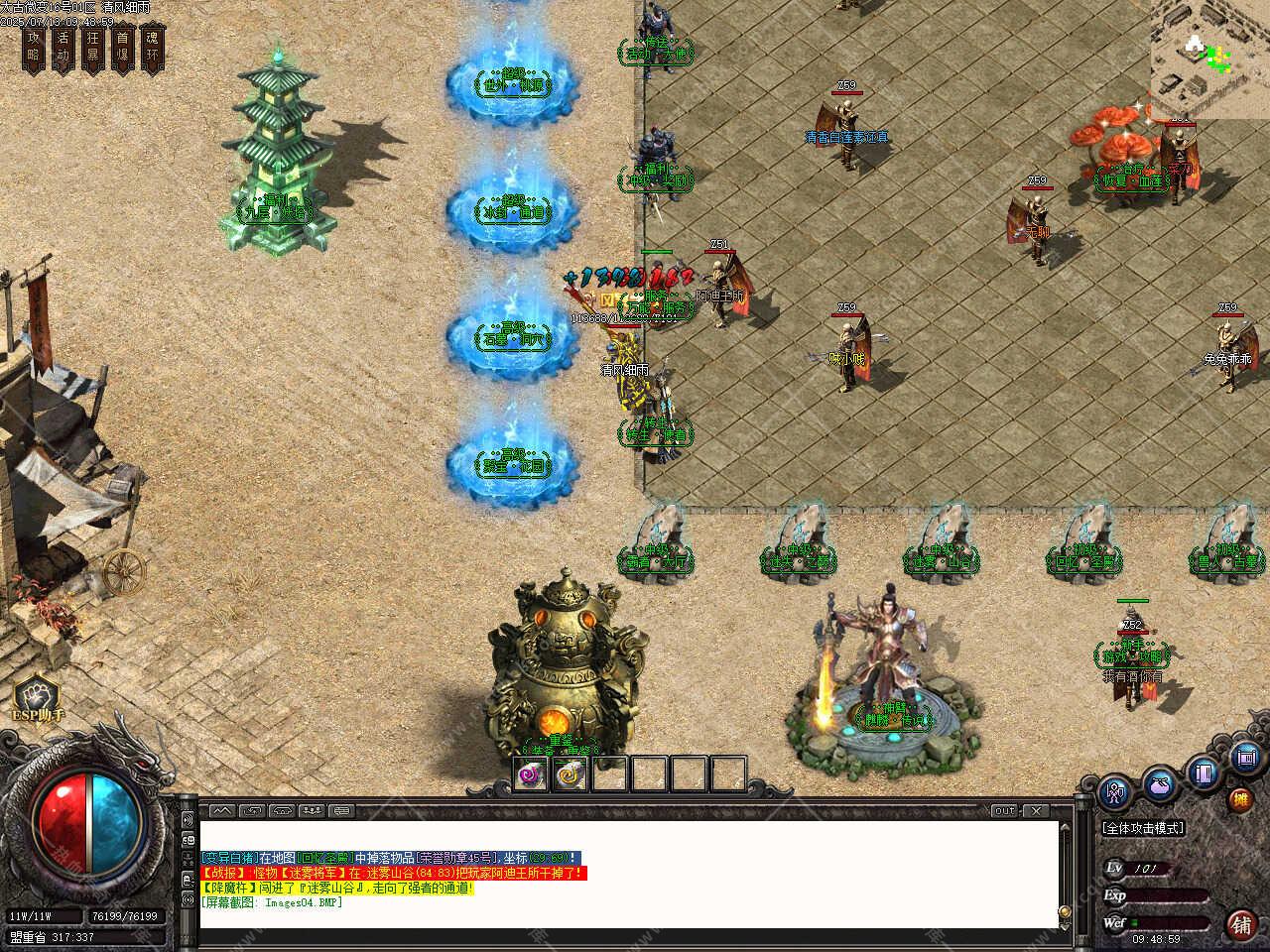The height and width of the screenshot is (952, 1270).
Task: Open the 首爆 first-drop banner
Action: coord(123,48)
